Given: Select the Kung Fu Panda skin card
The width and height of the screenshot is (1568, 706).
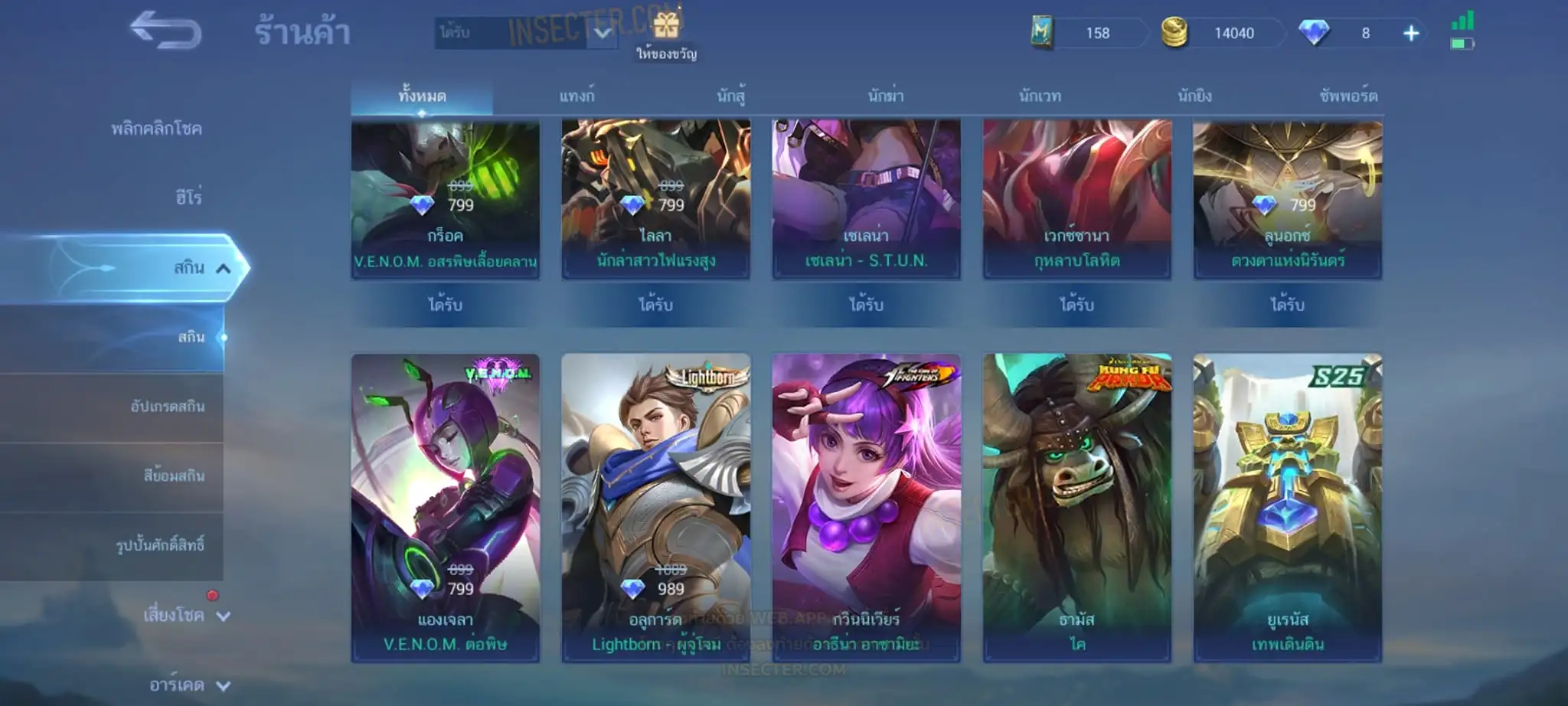Looking at the screenshot, I should 1077,508.
